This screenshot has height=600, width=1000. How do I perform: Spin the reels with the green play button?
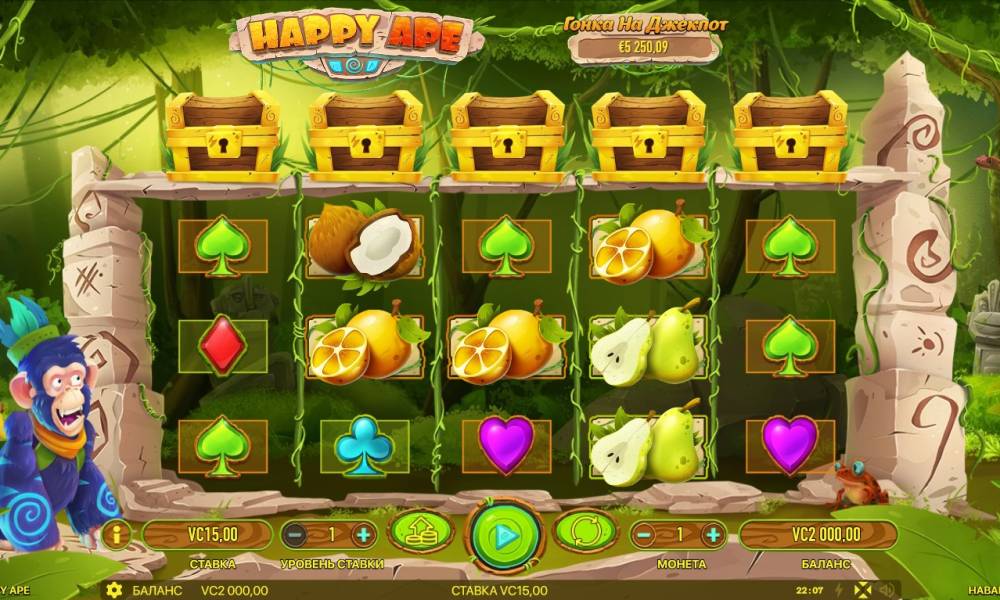click(x=505, y=535)
